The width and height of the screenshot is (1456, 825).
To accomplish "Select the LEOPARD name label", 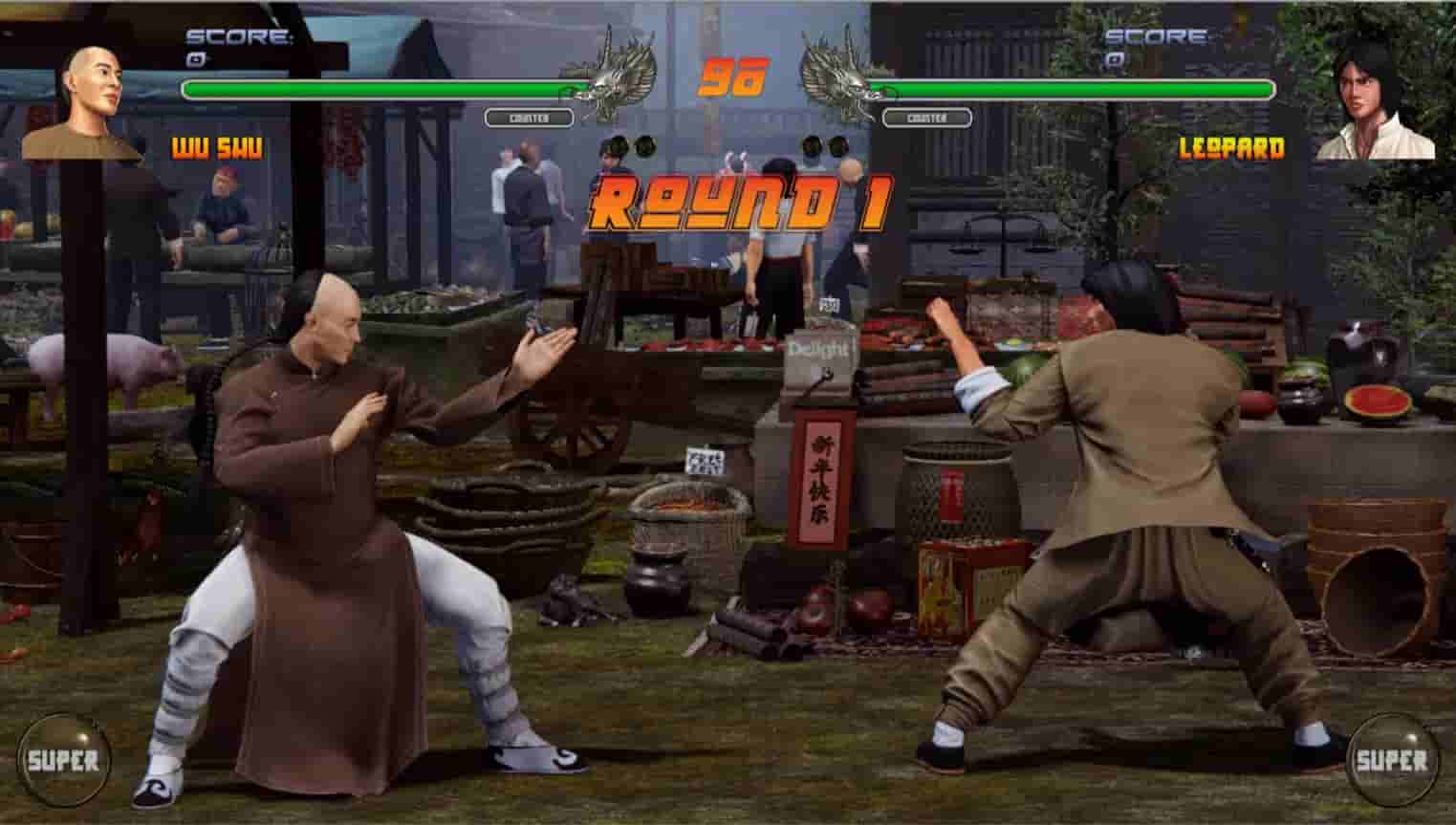I will (x=1232, y=148).
